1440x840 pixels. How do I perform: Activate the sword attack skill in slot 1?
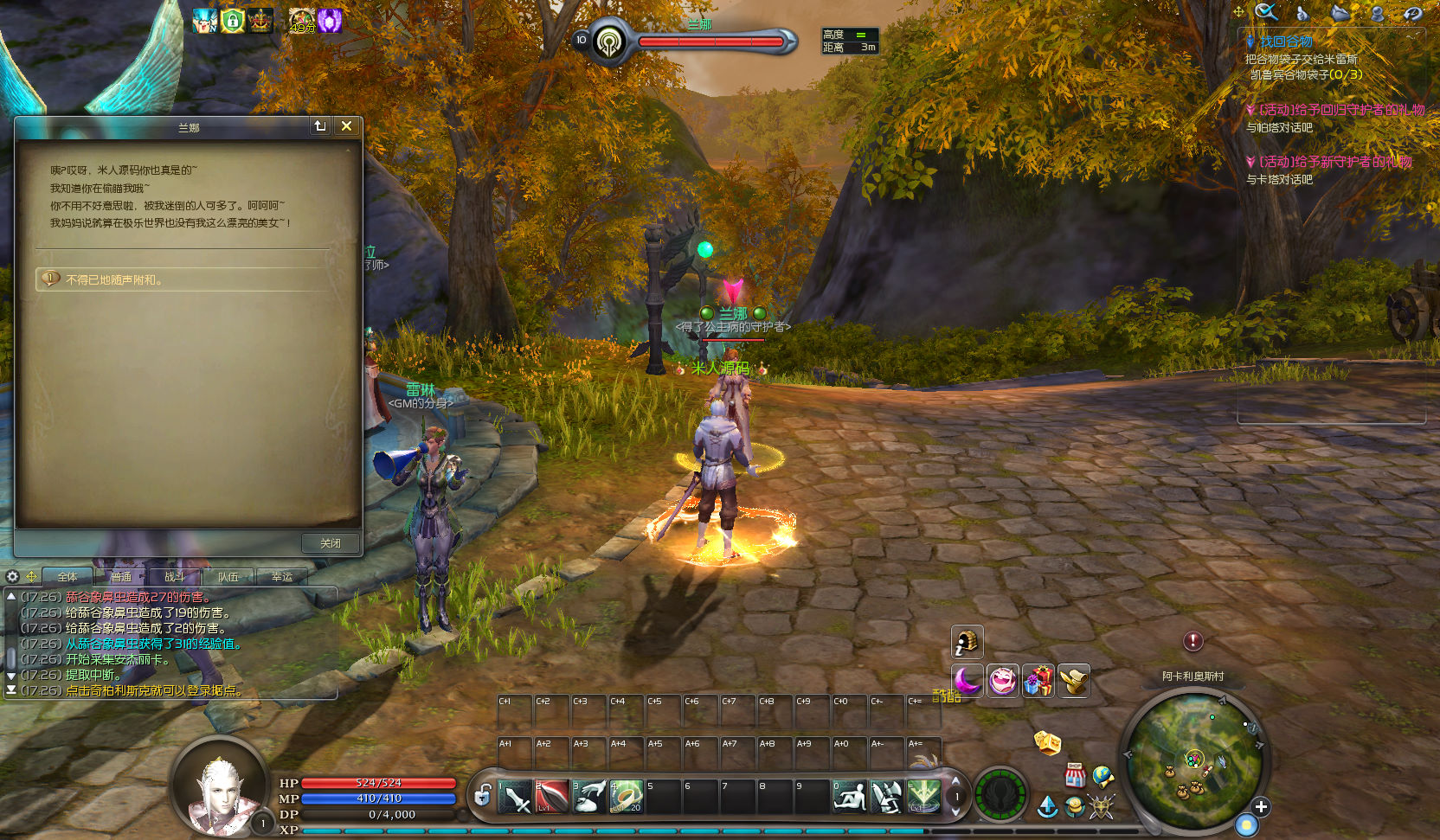[x=516, y=796]
